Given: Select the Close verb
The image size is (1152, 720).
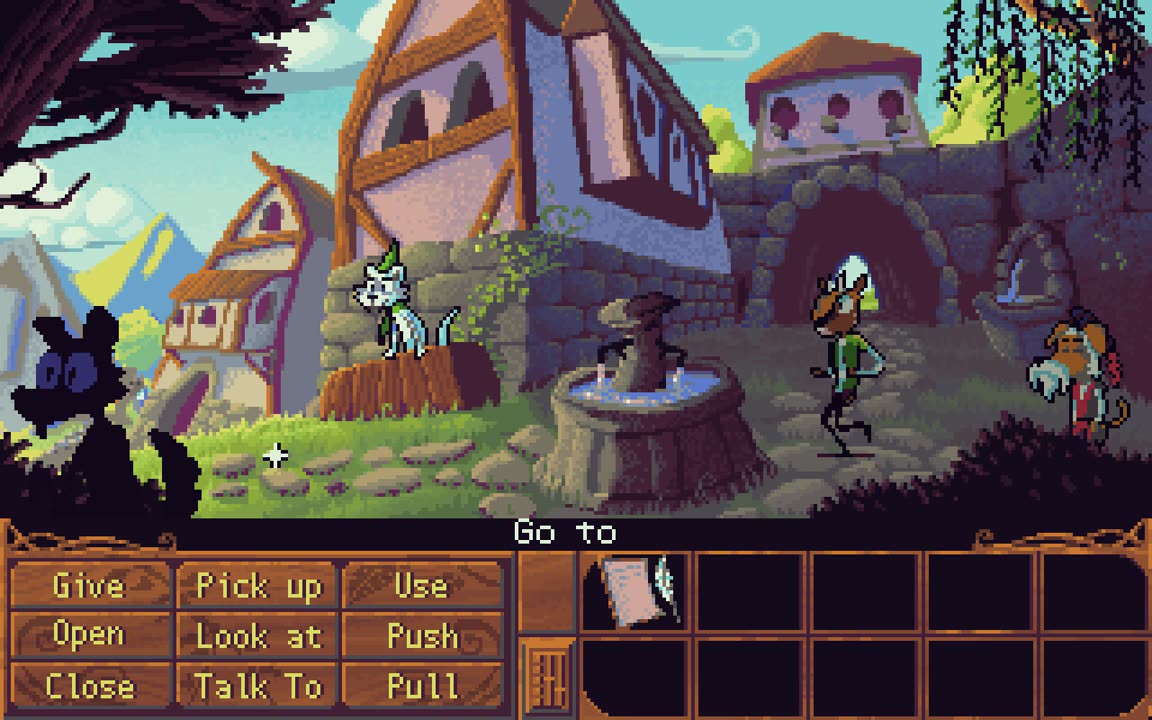Looking at the screenshot, I should [89, 686].
